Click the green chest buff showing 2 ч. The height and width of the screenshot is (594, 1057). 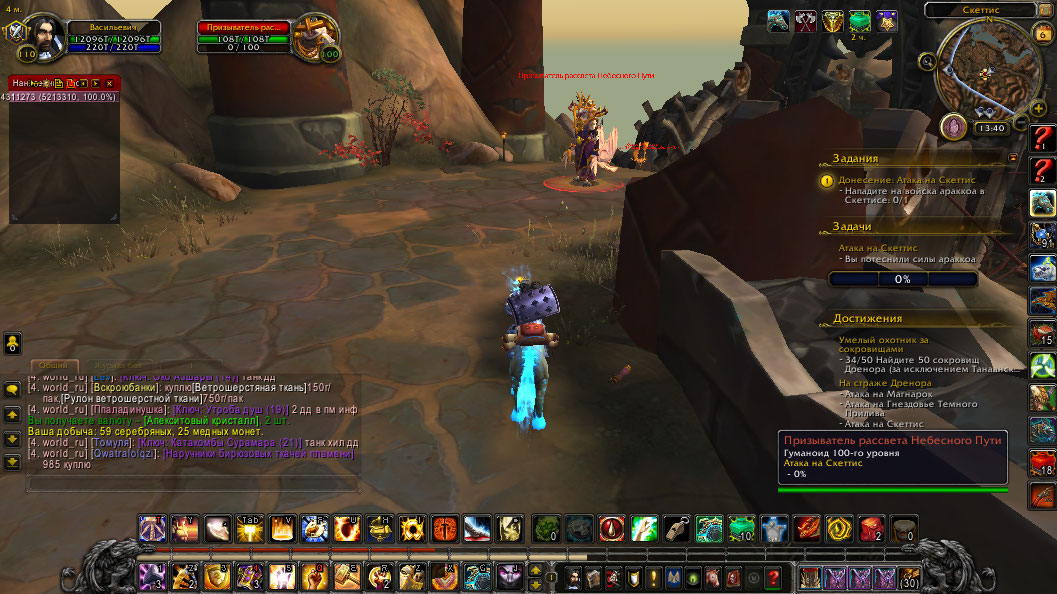pos(859,21)
